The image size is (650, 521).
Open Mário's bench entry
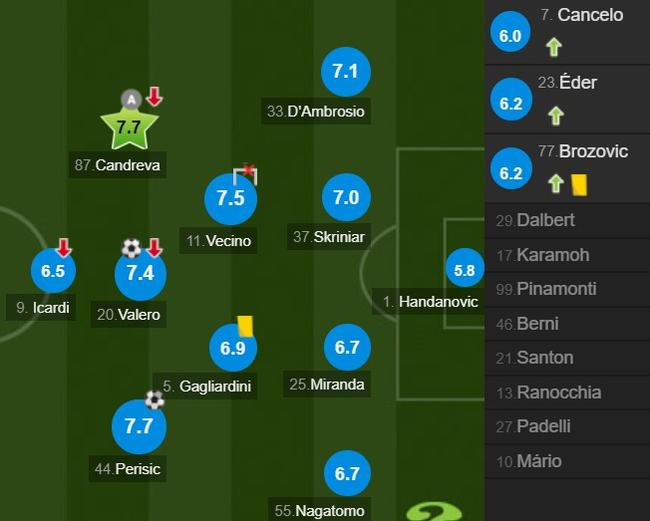point(567,461)
